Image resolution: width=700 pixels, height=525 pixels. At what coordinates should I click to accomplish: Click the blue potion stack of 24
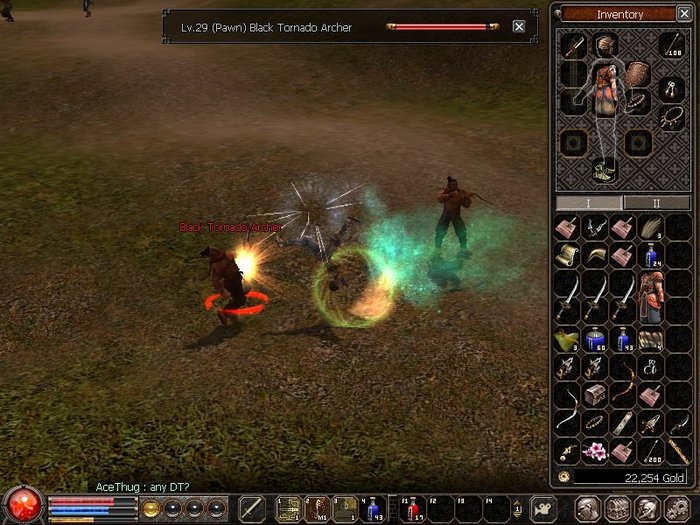[651, 256]
